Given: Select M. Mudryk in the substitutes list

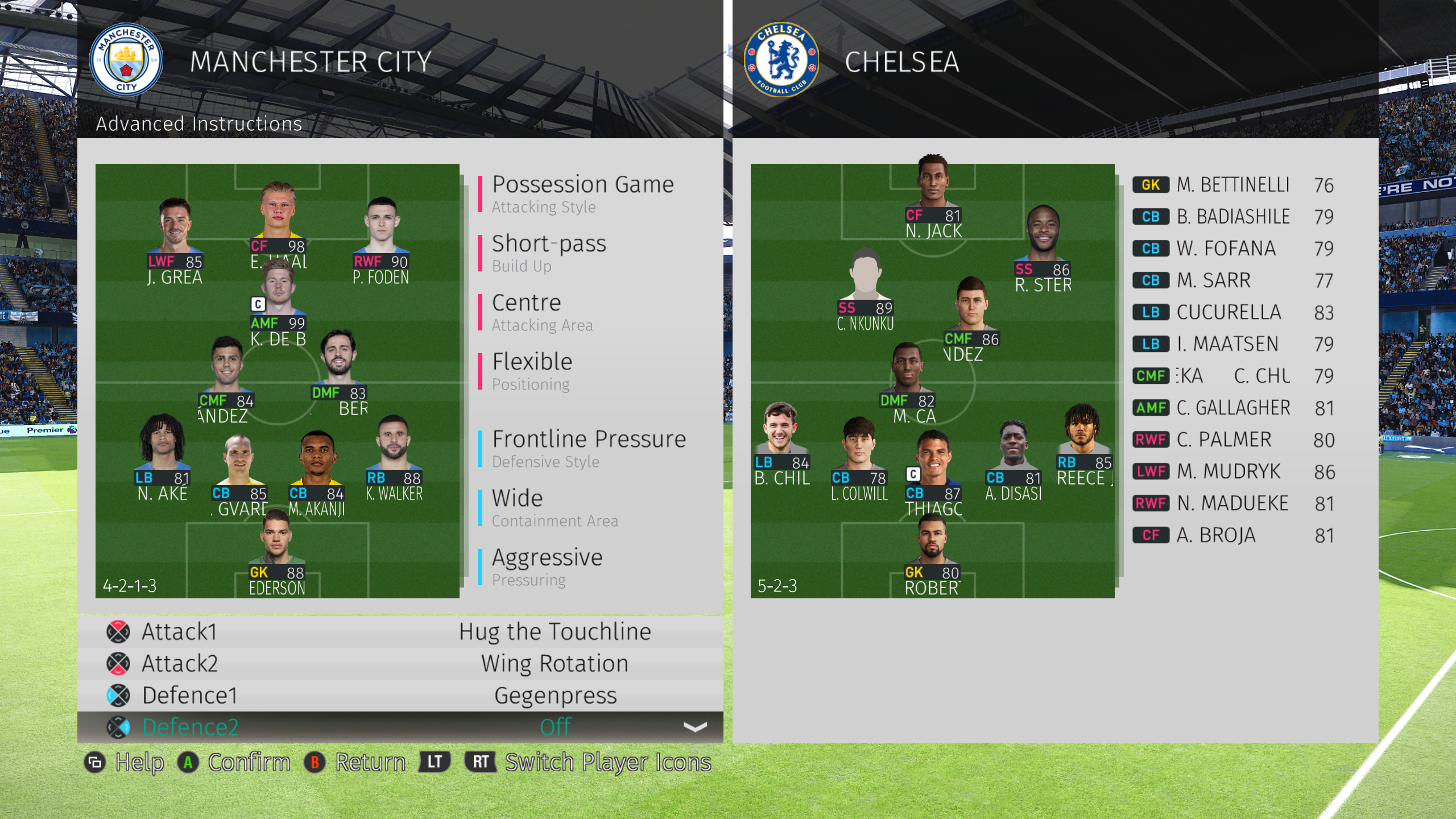Looking at the screenshot, I should click(1232, 471).
